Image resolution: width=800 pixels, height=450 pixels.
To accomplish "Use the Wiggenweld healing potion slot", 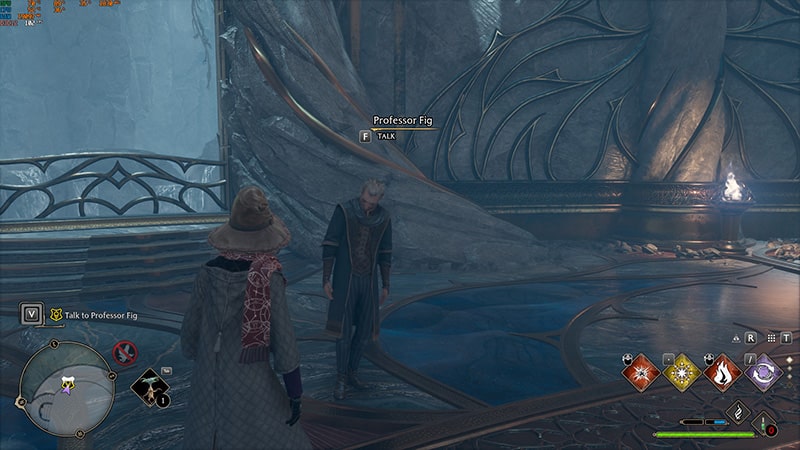I will (766, 423).
